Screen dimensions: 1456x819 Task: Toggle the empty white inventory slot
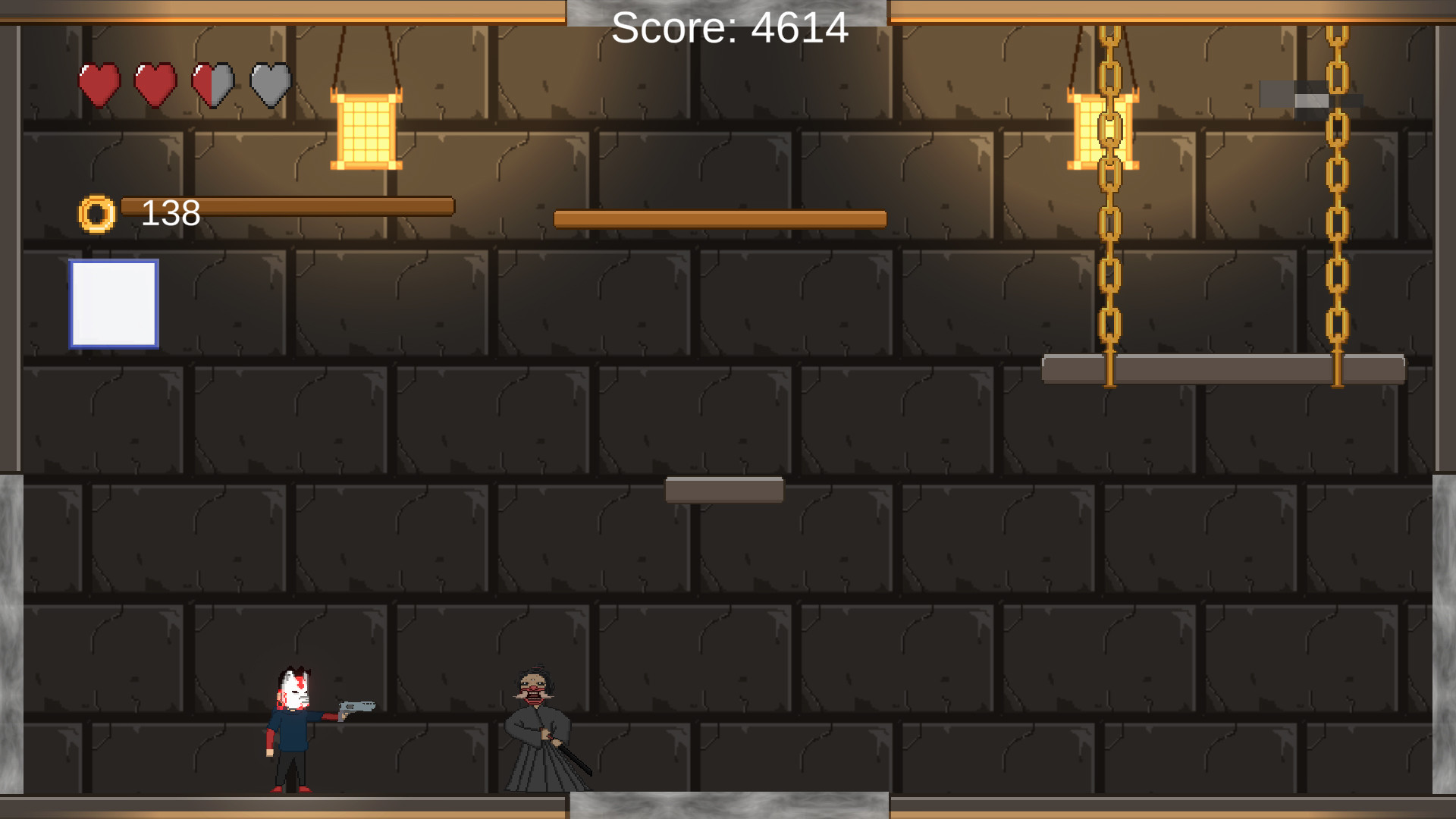[x=112, y=305]
